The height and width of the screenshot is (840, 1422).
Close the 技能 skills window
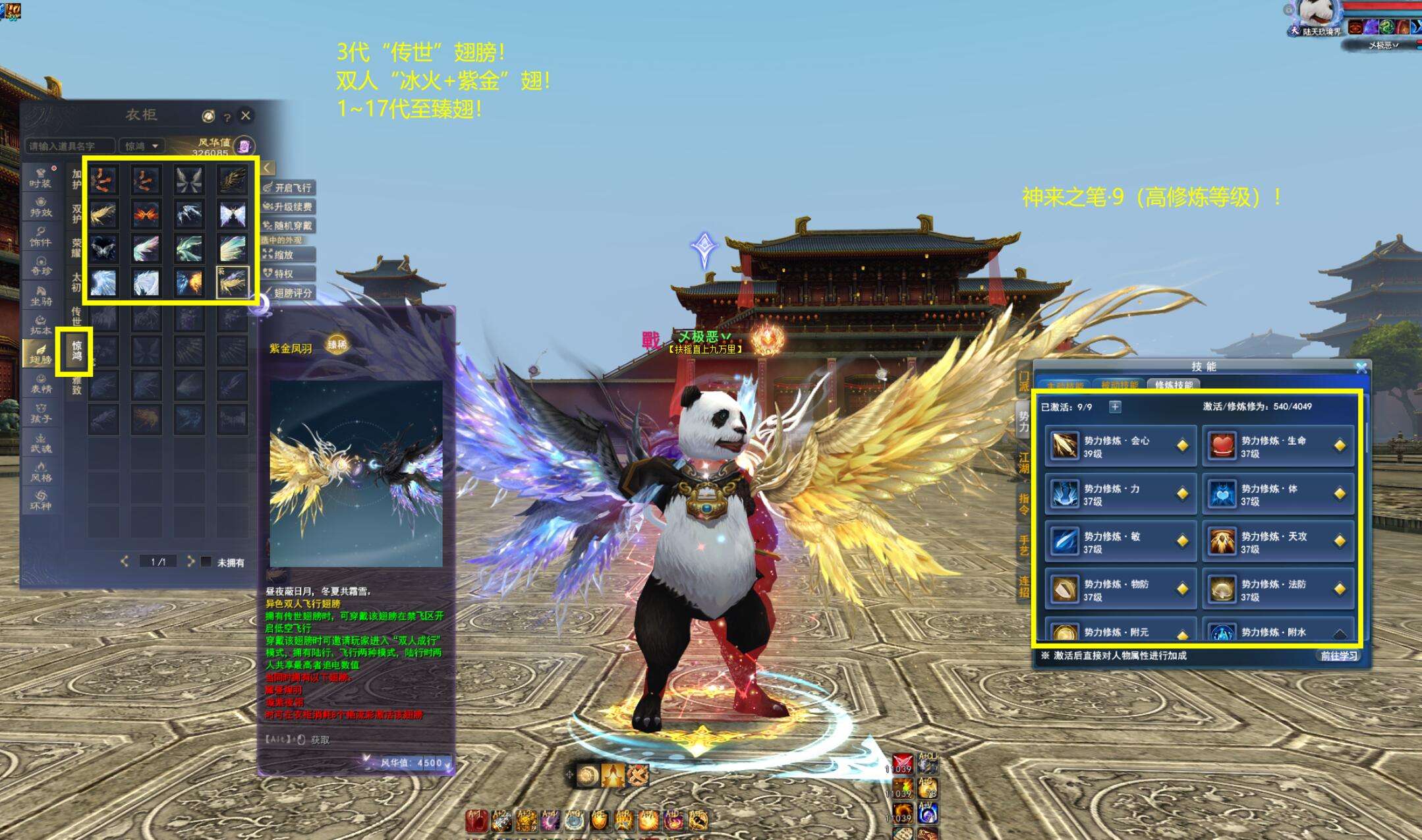[x=1361, y=368]
